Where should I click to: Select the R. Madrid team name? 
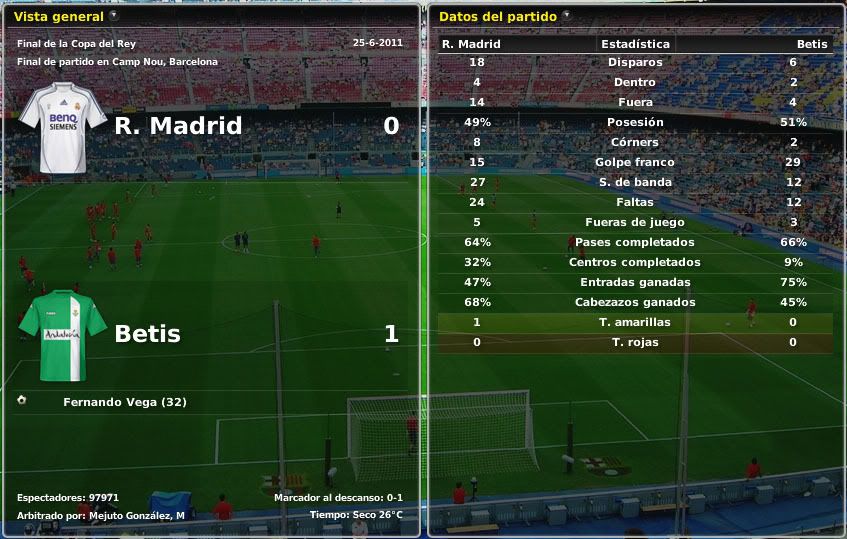click(x=178, y=126)
